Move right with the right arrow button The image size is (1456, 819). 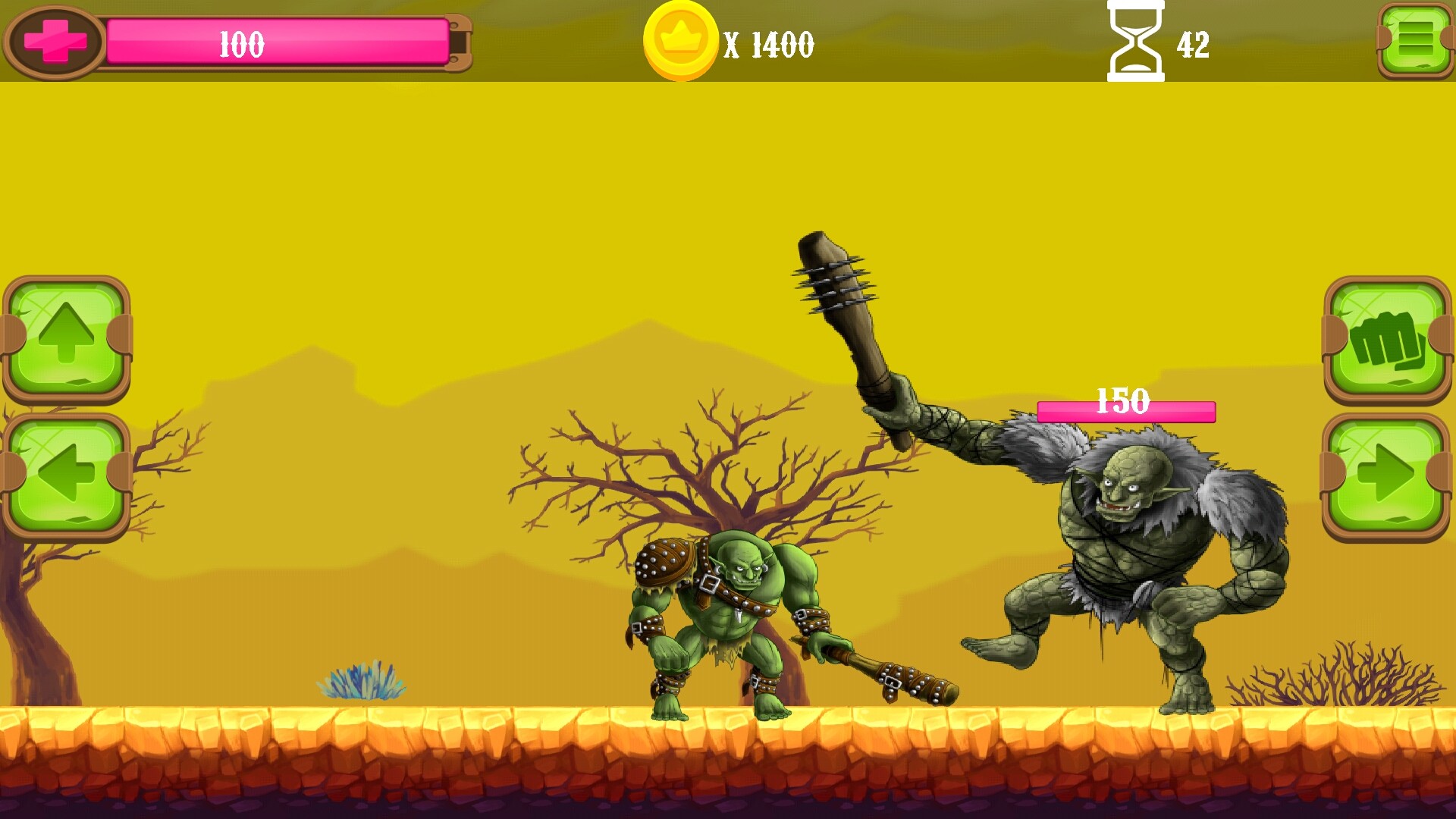click(1386, 475)
